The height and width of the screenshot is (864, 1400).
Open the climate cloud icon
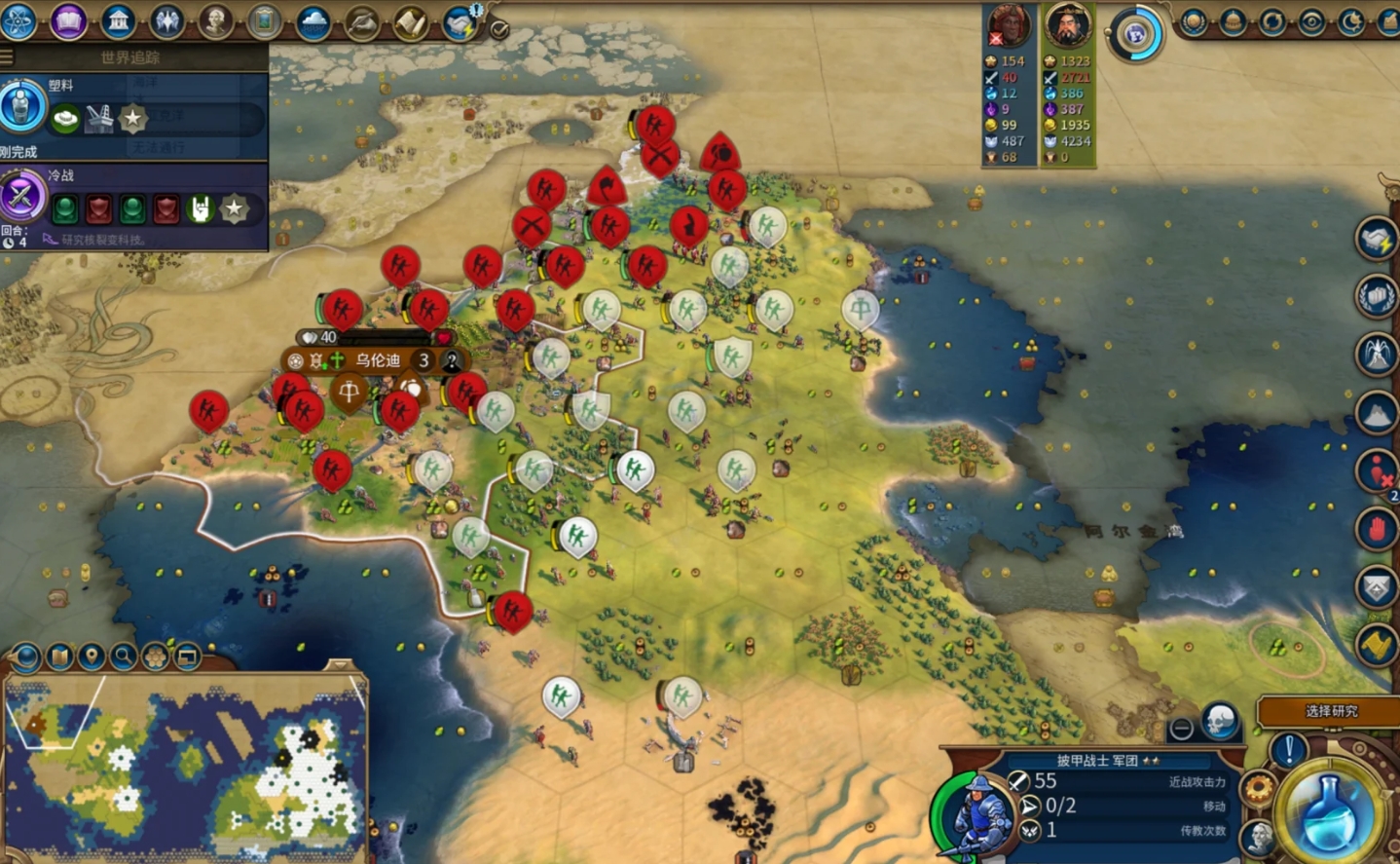(x=313, y=20)
